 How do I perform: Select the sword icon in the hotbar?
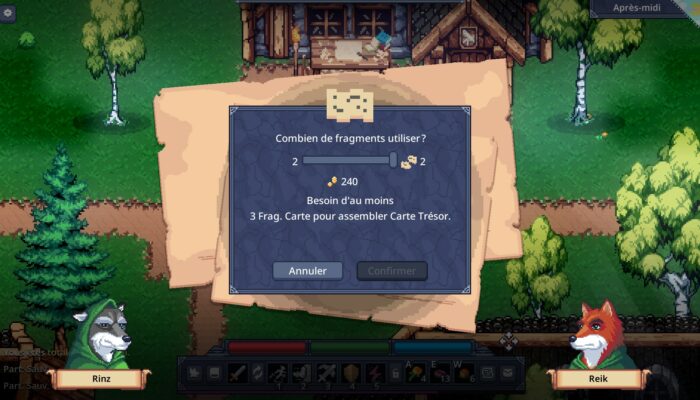pos(237,373)
